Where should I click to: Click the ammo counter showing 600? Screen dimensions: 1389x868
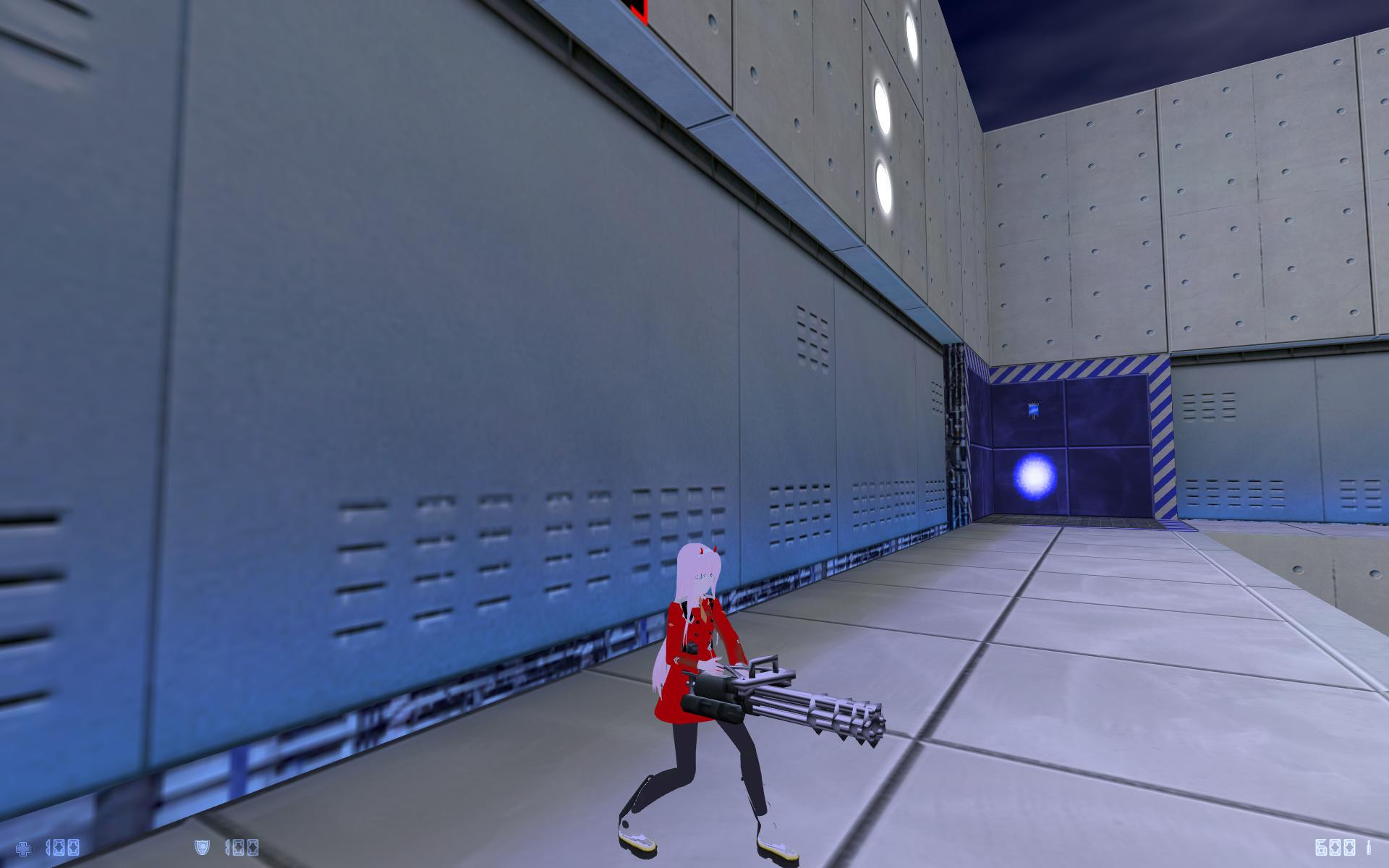tap(1335, 848)
